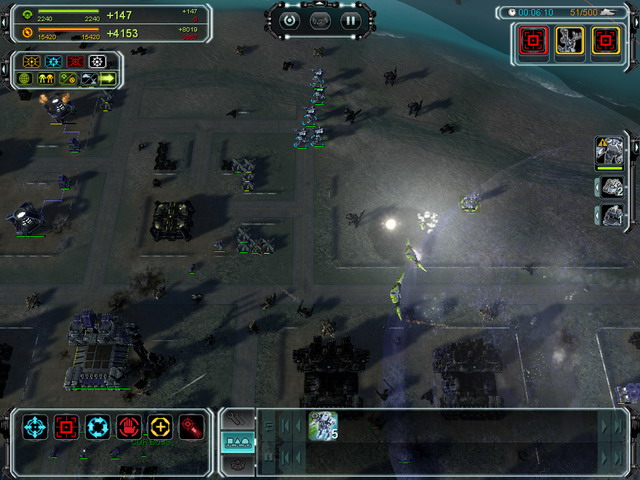This screenshot has width=640, height=480.
Task: Click the red-bordered target icon at top right
Action: [532, 39]
